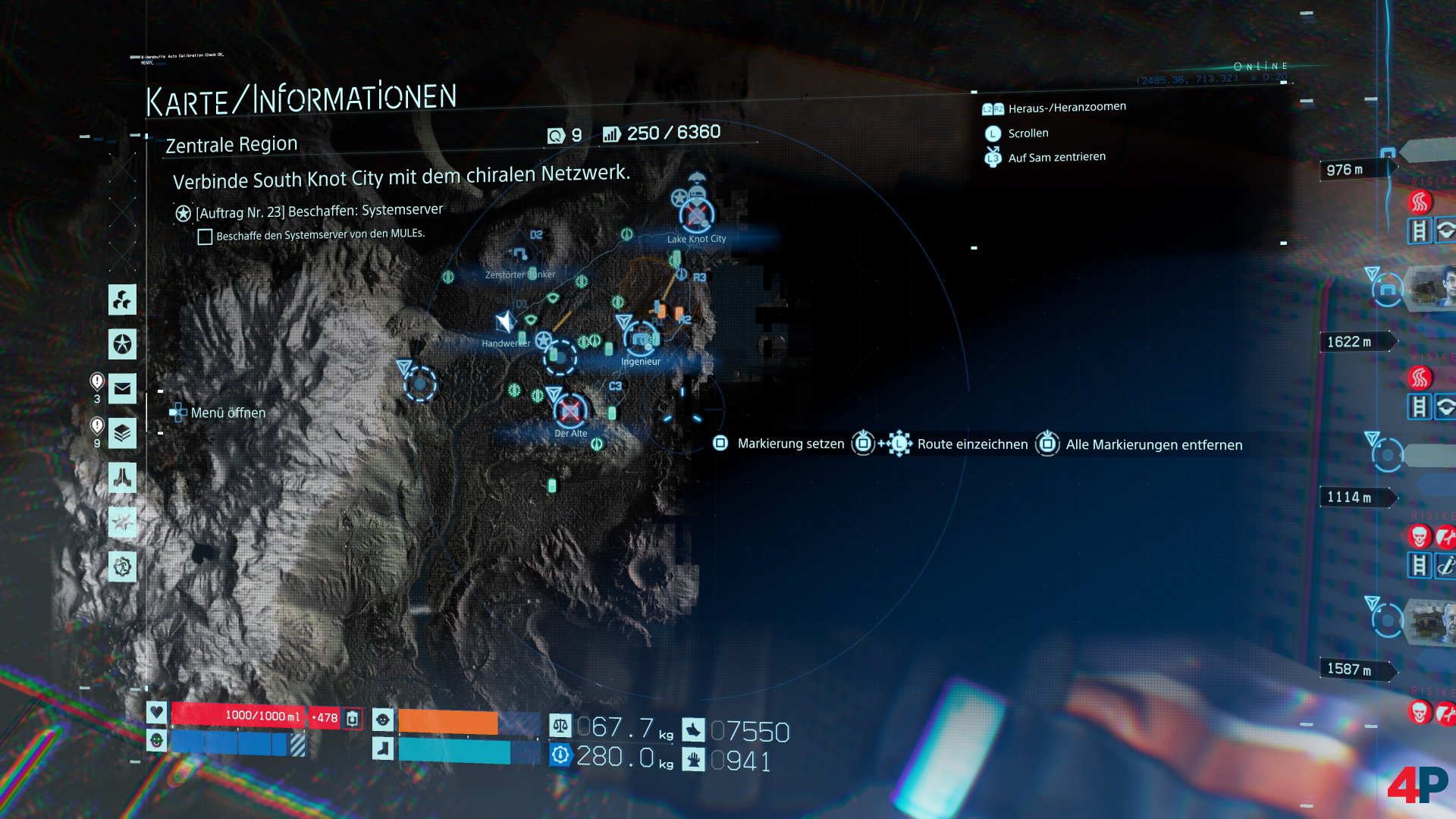Select the praying hands icon

click(x=122, y=478)
